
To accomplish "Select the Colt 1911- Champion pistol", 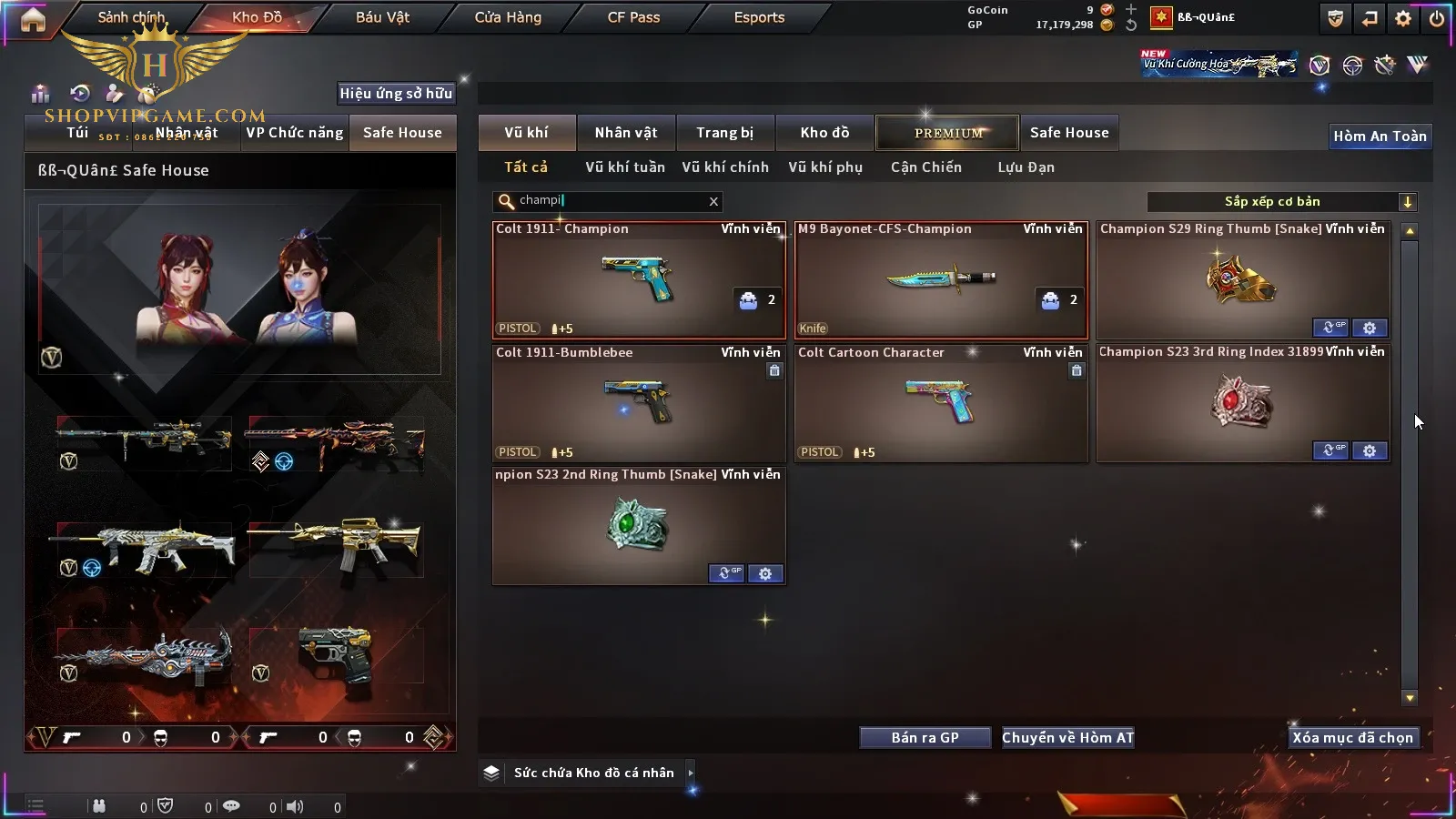I will [638, 280].
